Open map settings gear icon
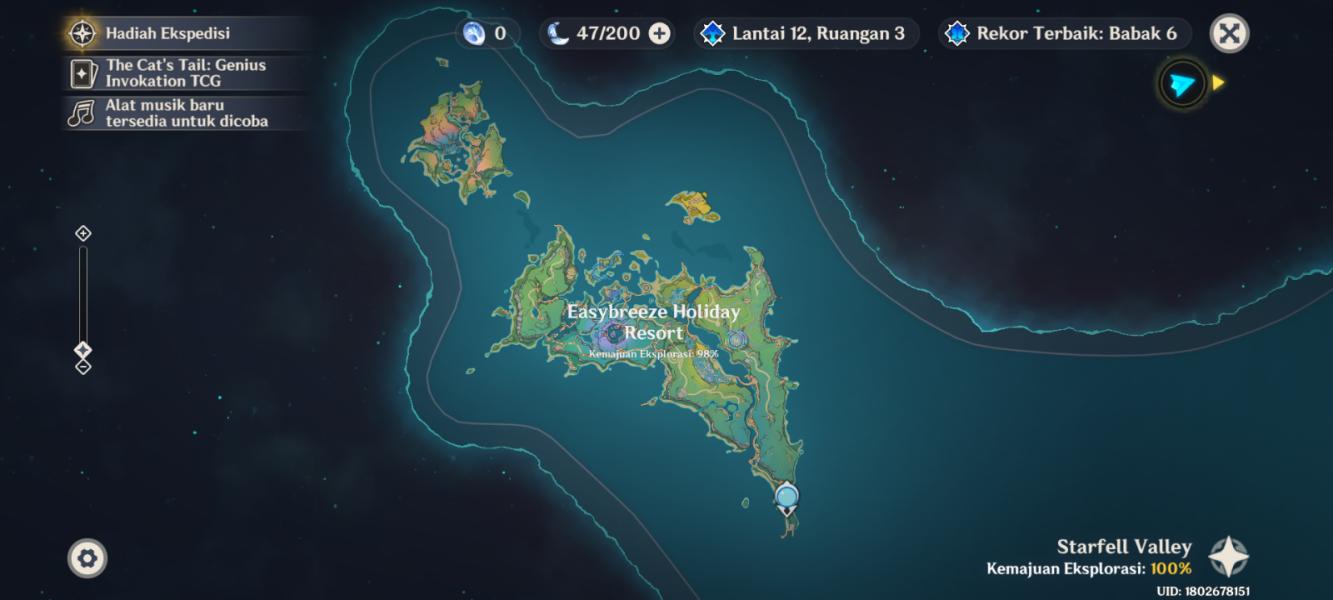1333x600 pixels. pyautogui.click(x=87, y=558)
